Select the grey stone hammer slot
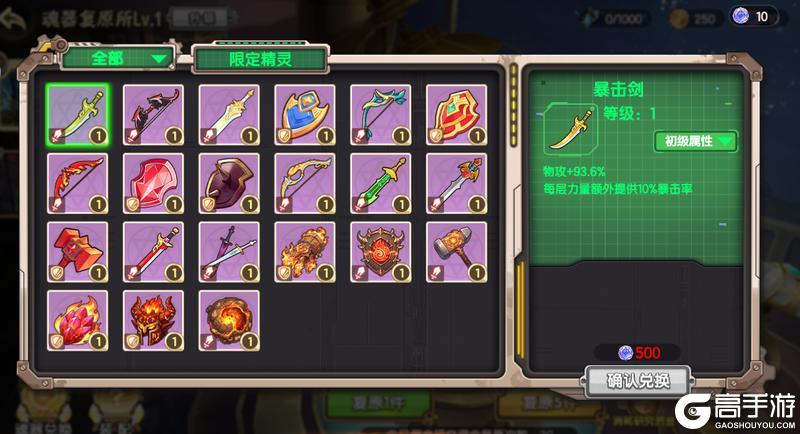 coord(456,251)
